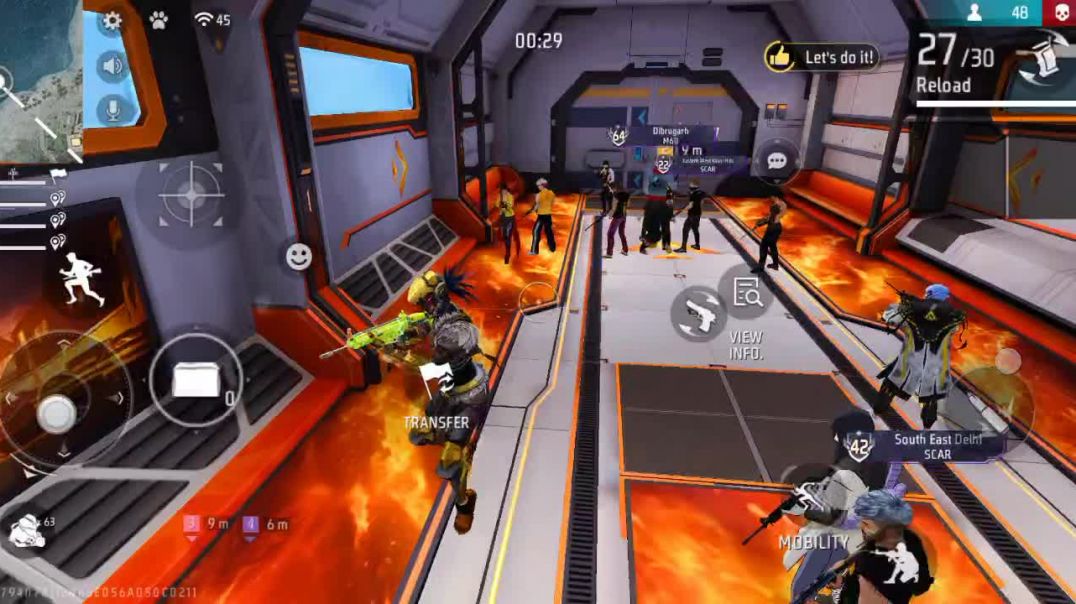
Task: Tap the character icon labeled 63
Action: point(26,531)
